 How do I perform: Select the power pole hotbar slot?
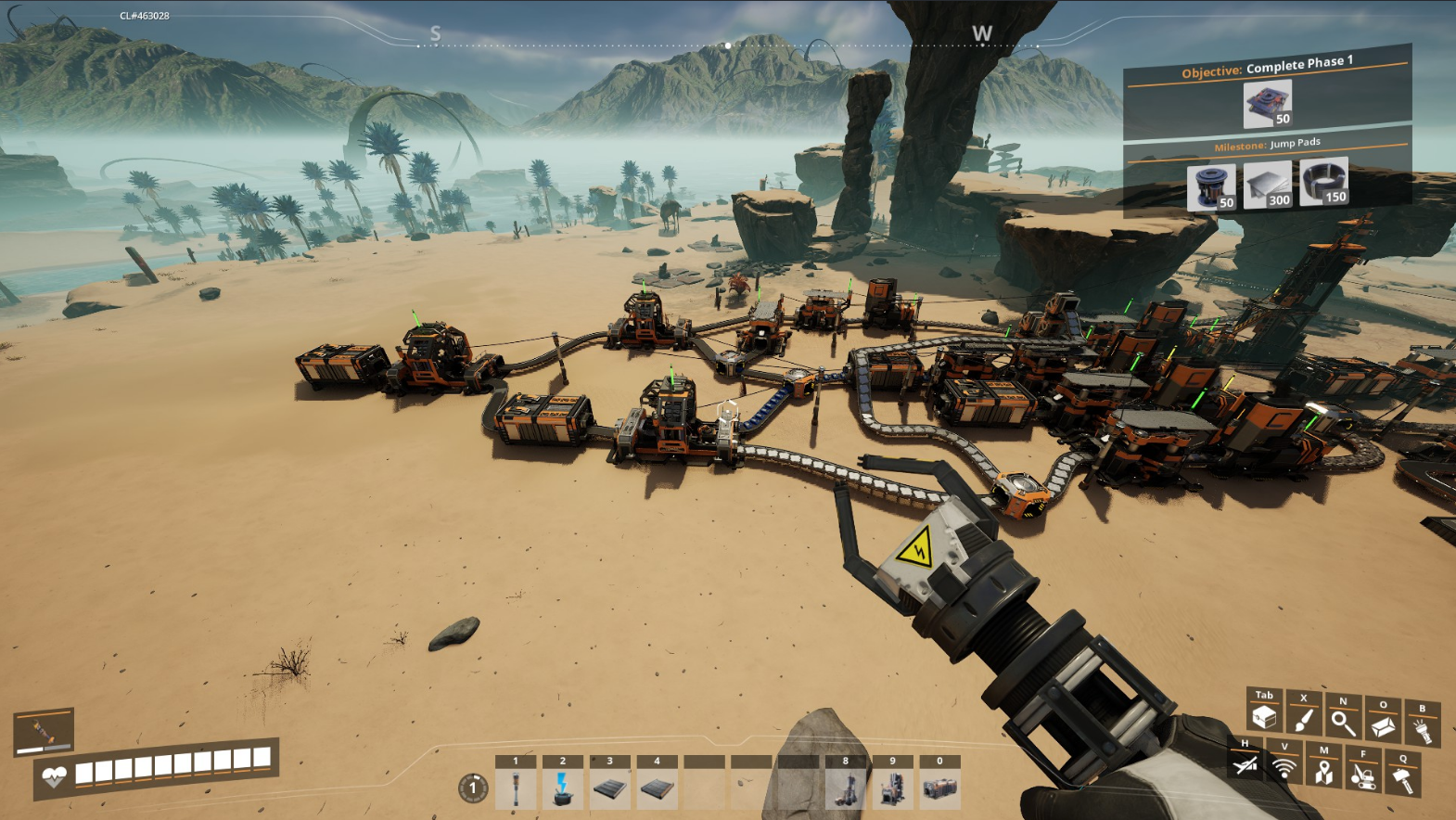[x=516, y=788]
